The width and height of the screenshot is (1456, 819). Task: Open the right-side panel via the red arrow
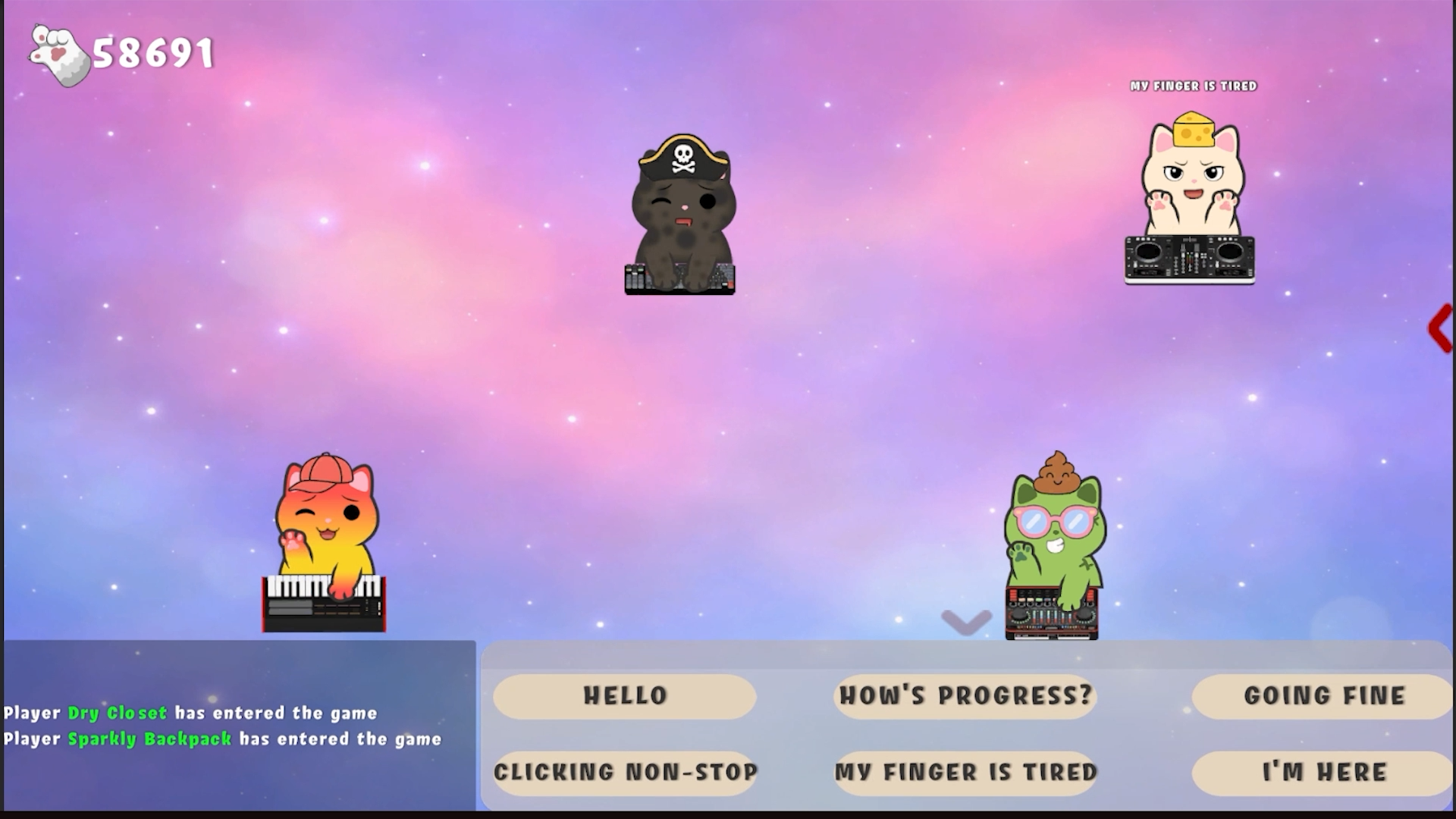[x=1439, y=328]
